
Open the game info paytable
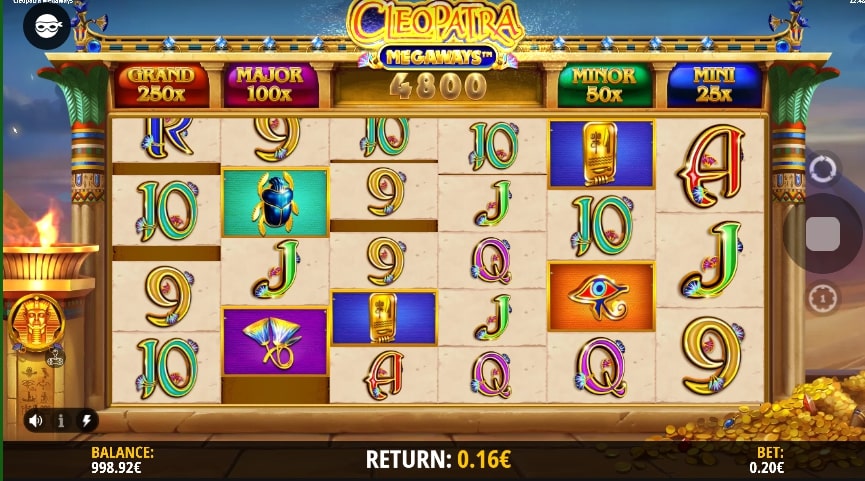pos(60,421)
